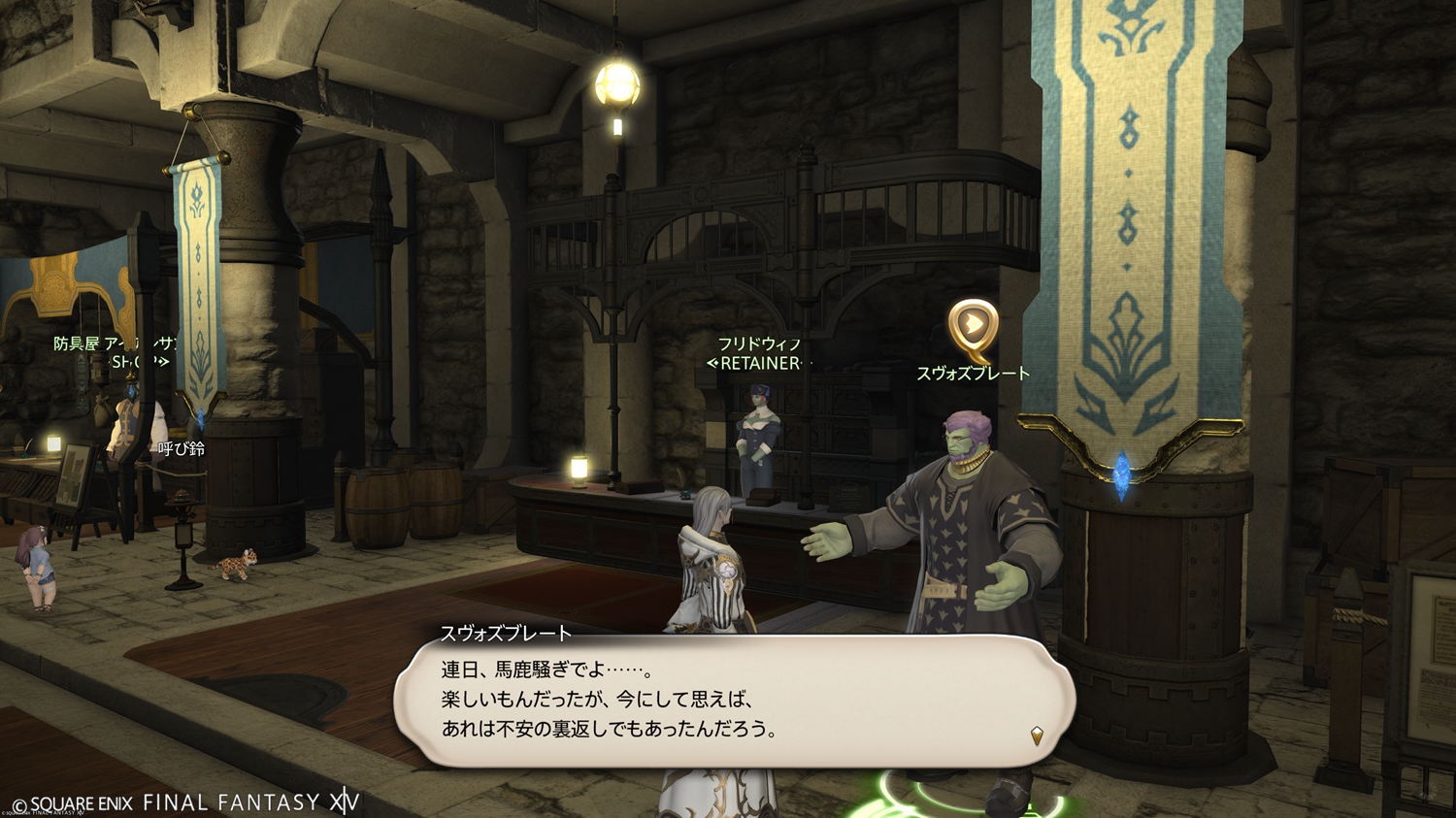Click the dialogue continue arrow indicator
Screen dimensions: 1456x818
click(1037, 736)
